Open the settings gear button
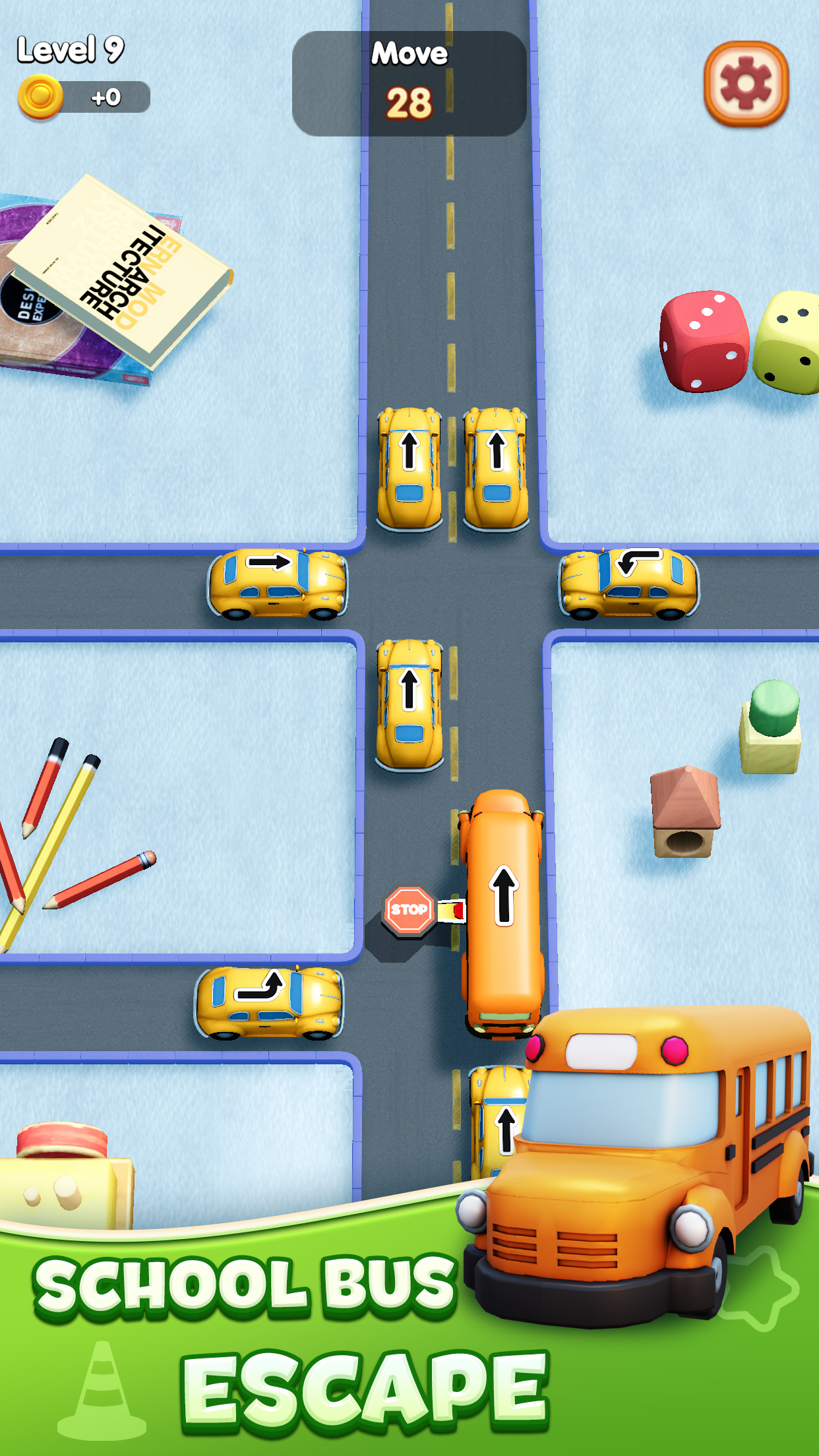This screenshot has width=819, height=1456. point(746,84)
